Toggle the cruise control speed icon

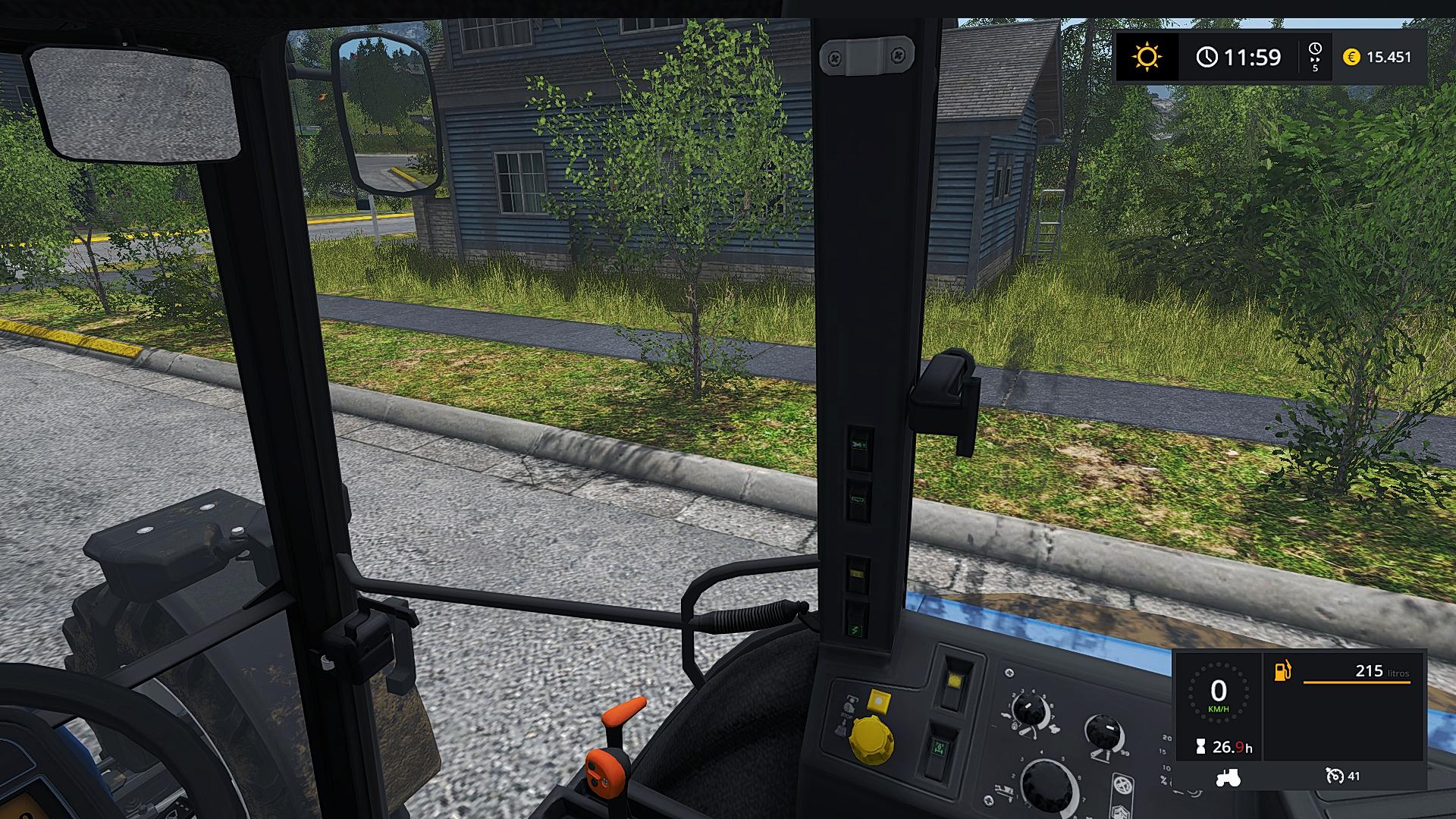pos(1334,776)
